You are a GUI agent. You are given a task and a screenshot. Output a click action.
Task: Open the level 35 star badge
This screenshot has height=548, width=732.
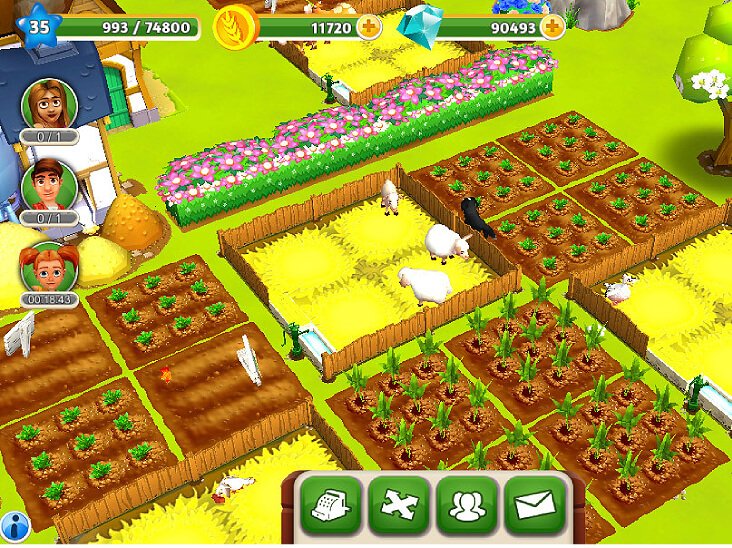point(39,26)
